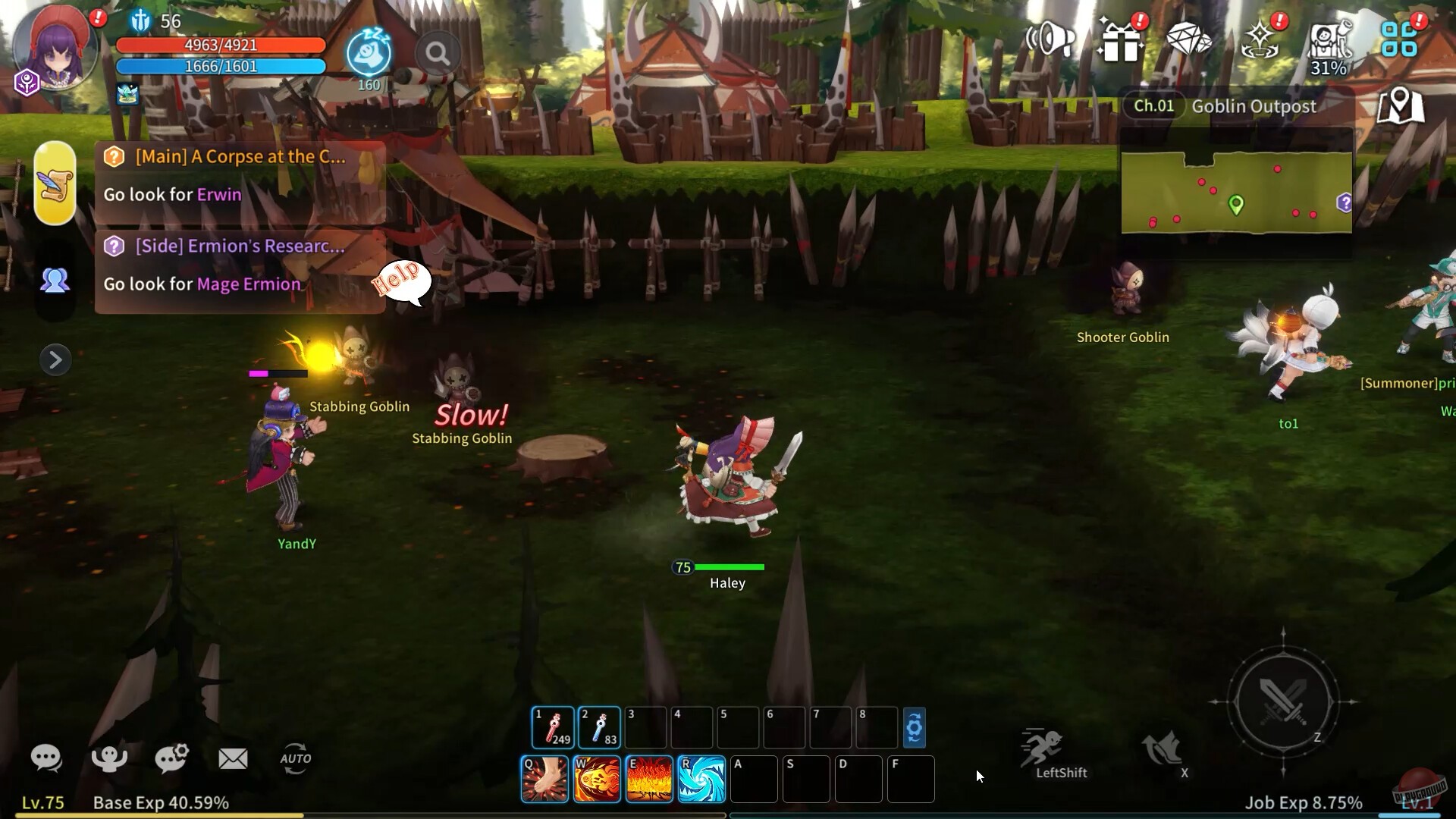Open the announcements megaphone panel

pos(1049,39)
